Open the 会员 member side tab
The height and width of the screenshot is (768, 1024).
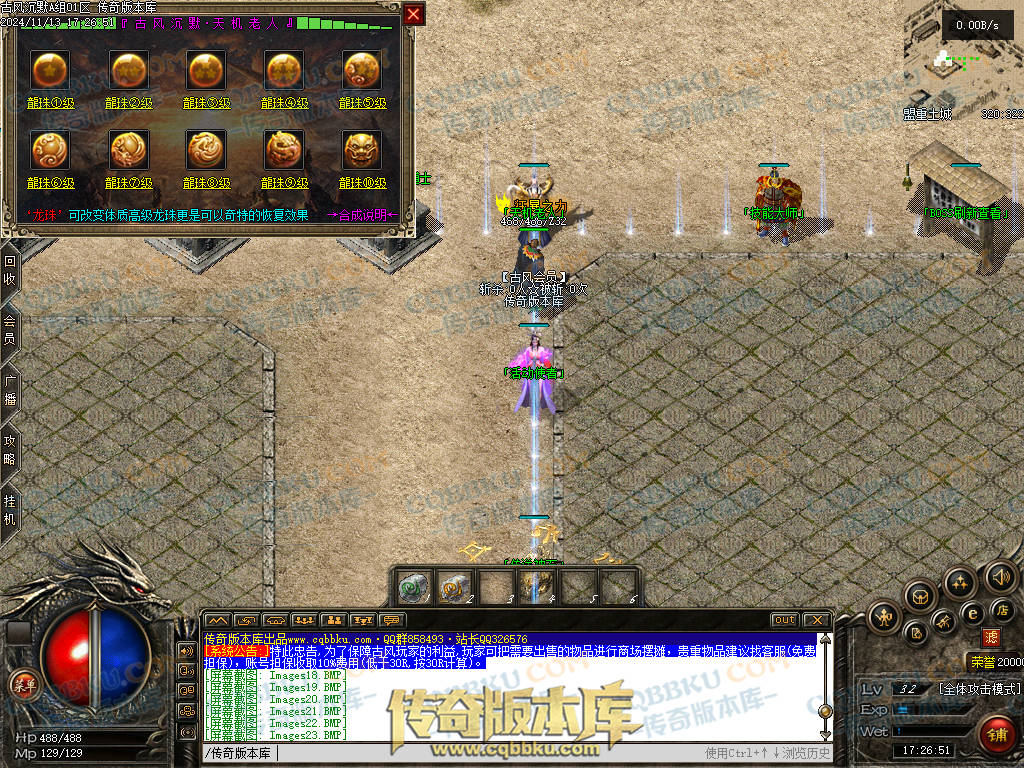[x=10, y=330]
